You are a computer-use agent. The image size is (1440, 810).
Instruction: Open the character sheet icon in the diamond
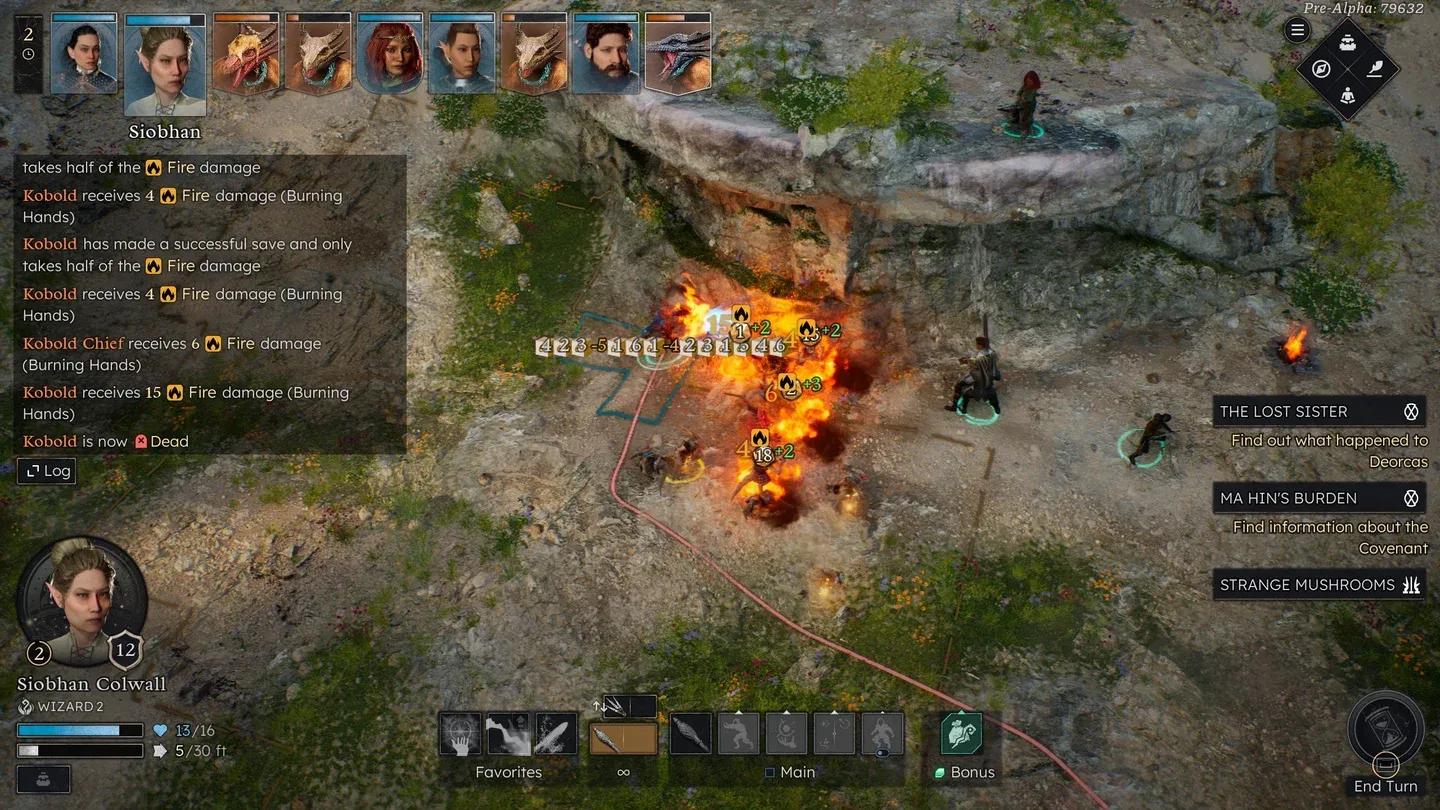[x=1348, y=96]
